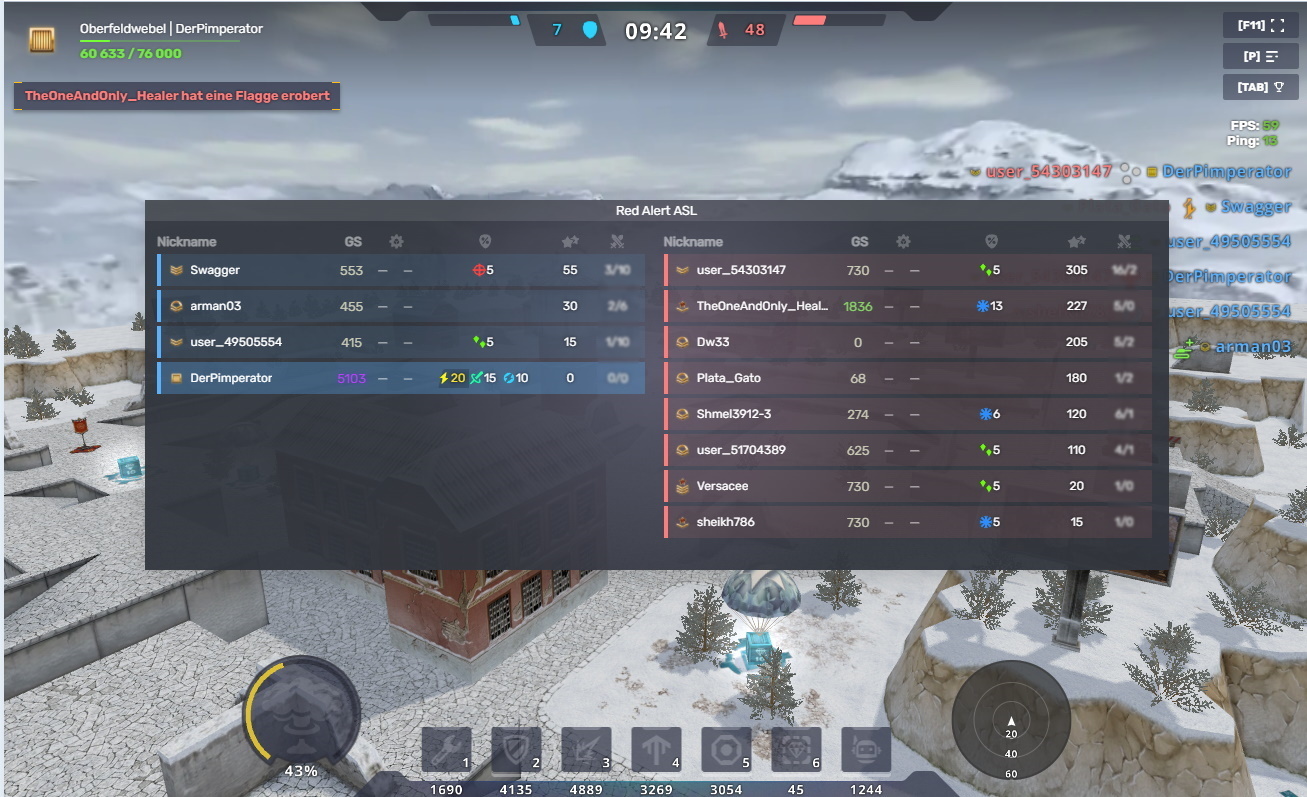Viewport: 1307px width, 797px height.
Task: Select Versacee's row in the red team
Action: (907, 486)
